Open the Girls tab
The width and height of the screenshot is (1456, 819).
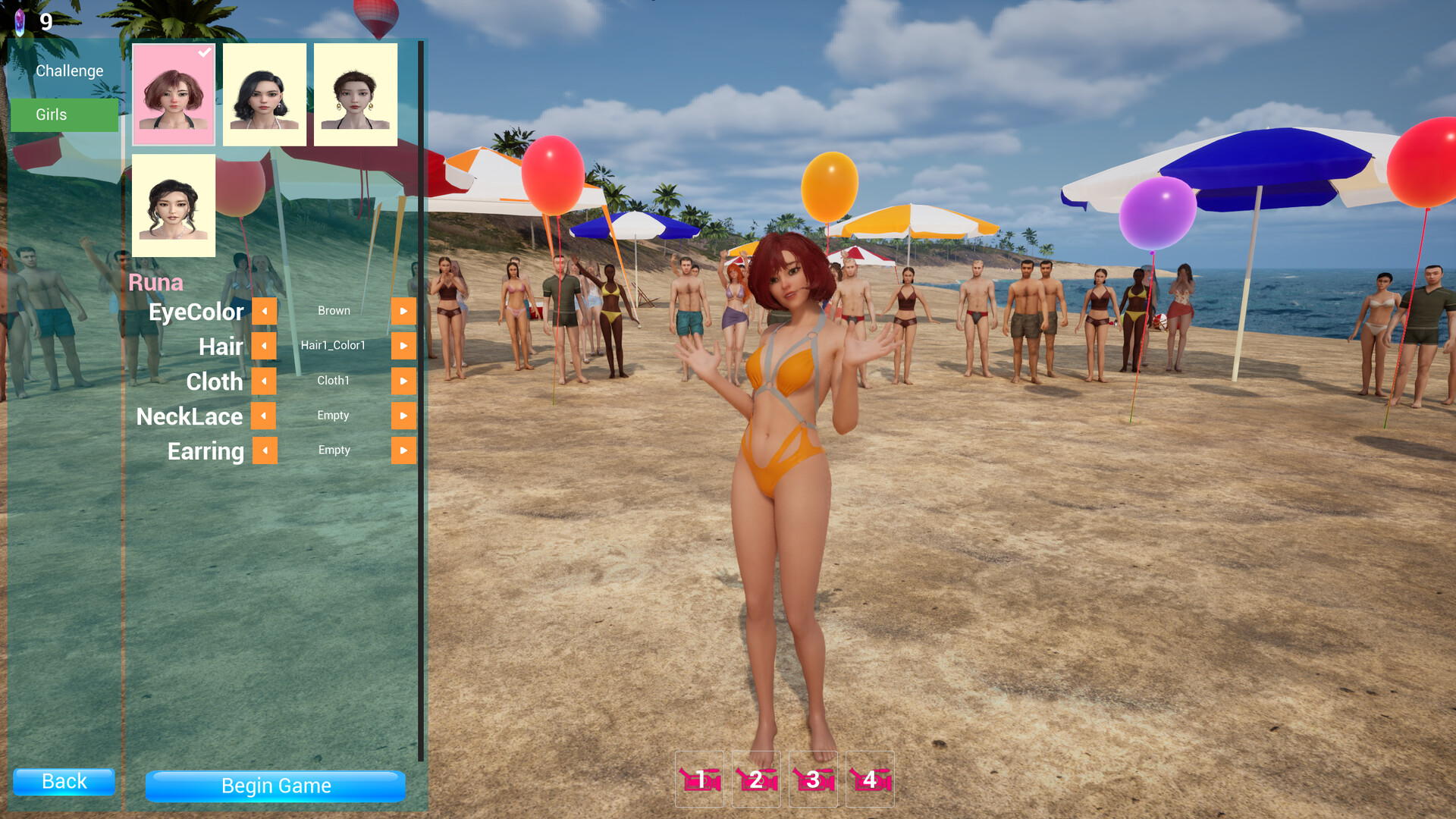click(64, 115)
